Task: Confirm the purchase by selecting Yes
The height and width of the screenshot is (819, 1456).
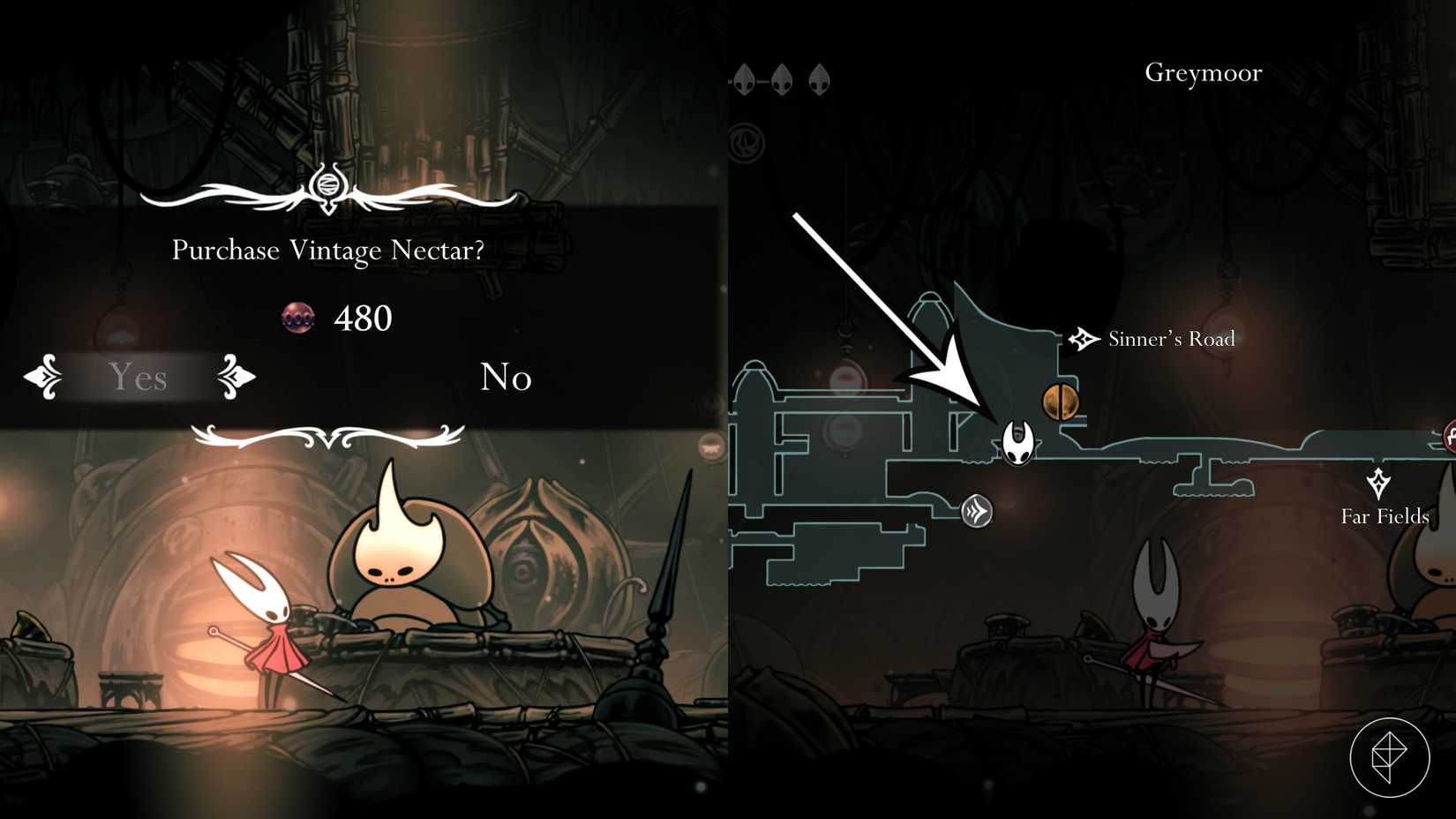Action: coord(138,378)
